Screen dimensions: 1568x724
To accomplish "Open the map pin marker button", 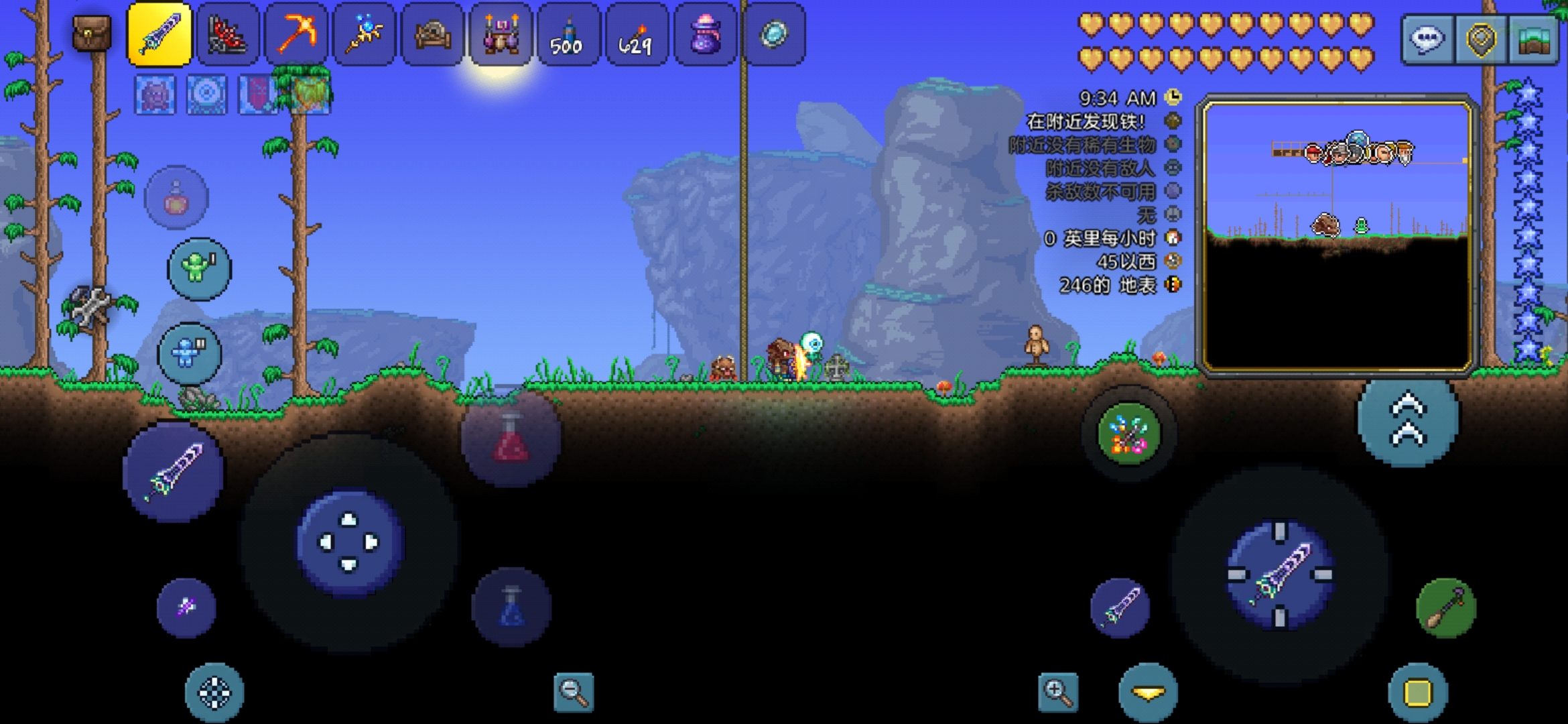I will pyautogui.click(x=1480, y=39).
